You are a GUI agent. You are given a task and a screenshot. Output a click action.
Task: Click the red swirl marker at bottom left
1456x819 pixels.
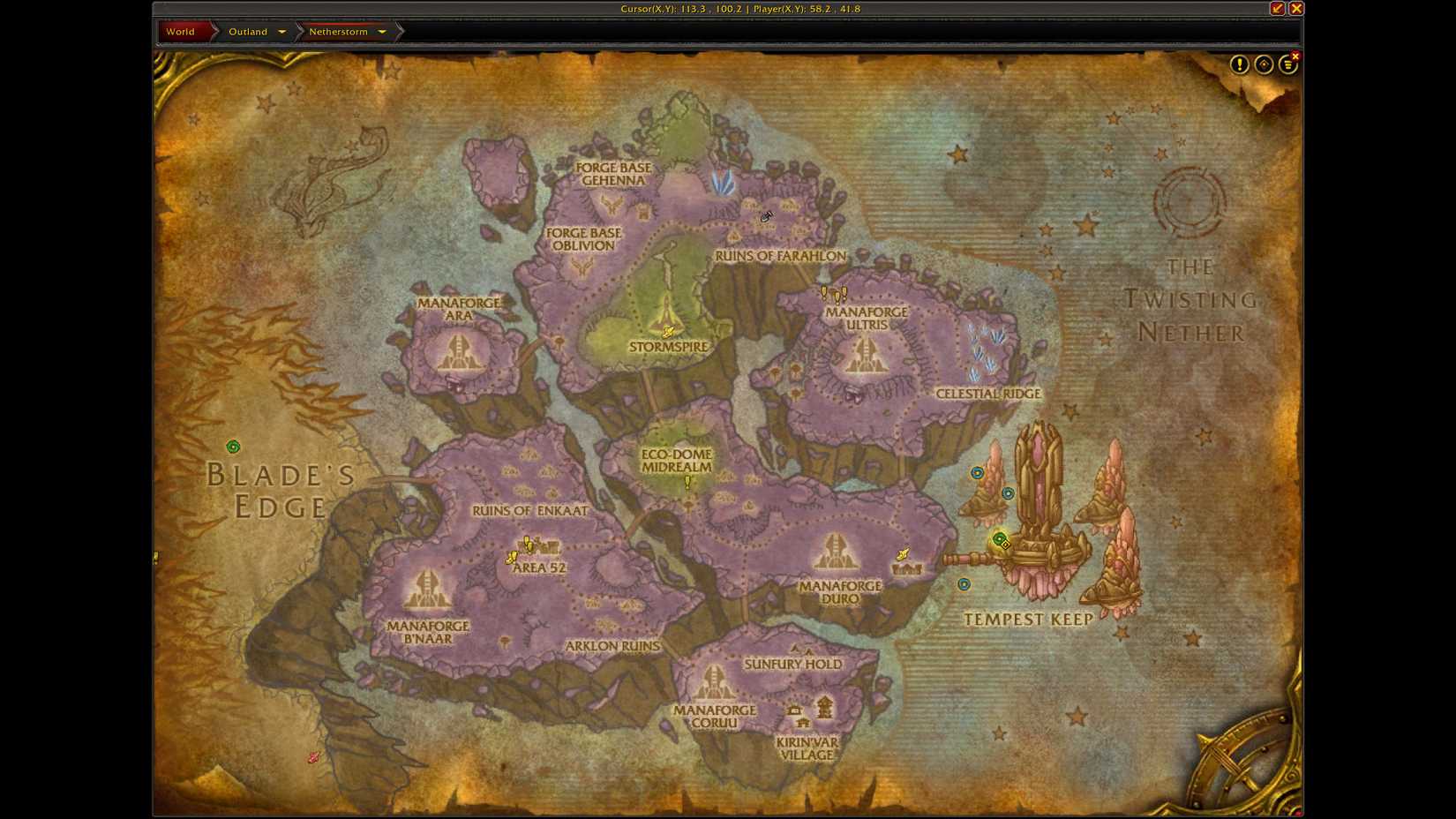[313, 756]
